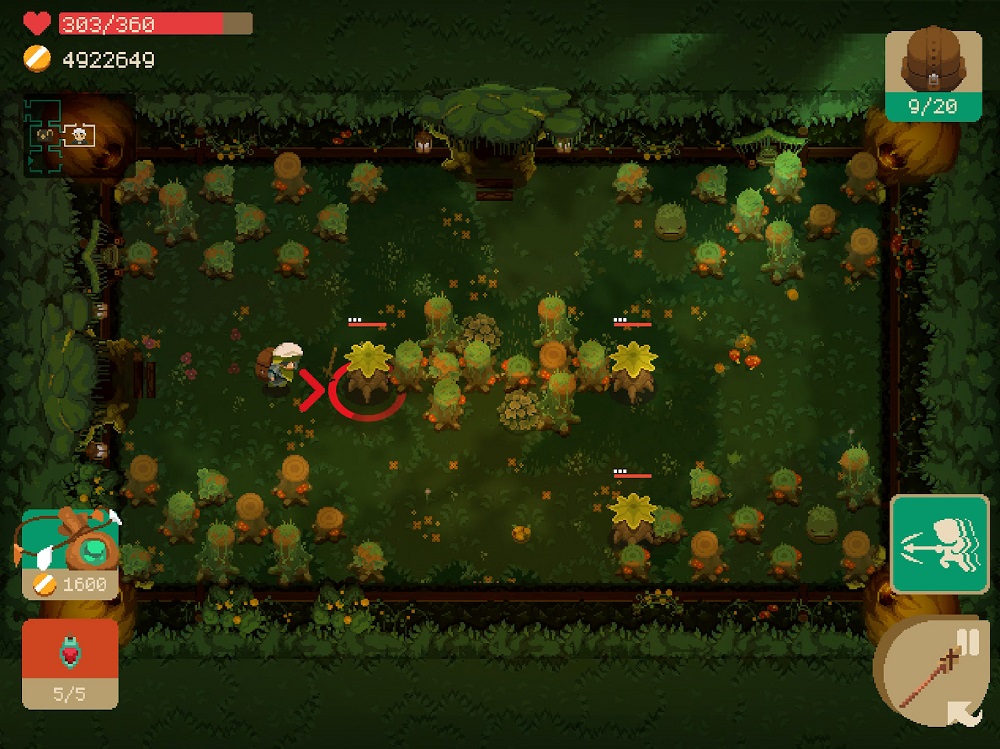Open the backpack inventory showing 9/20

tap(933, 74)
